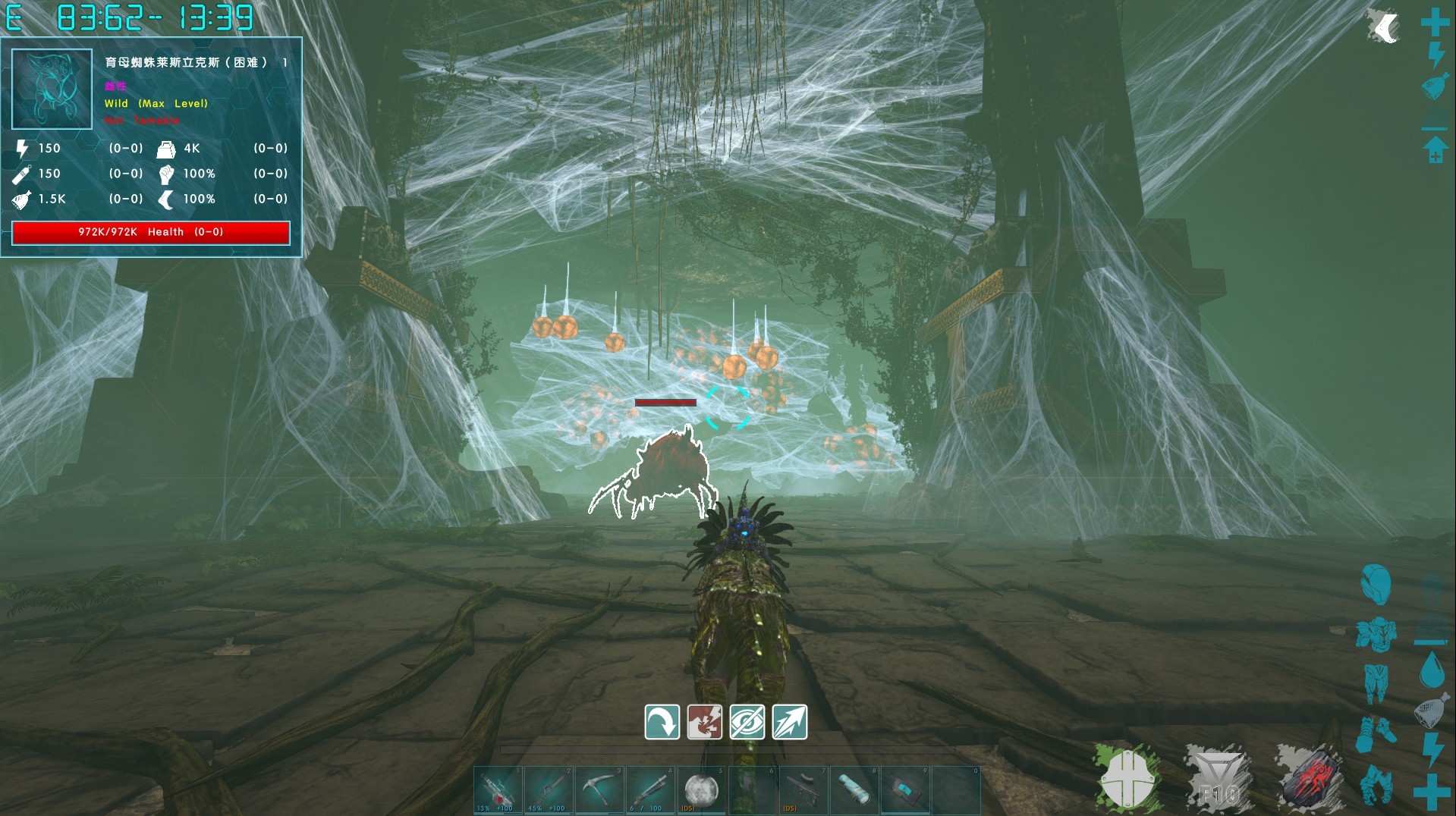Trigger the red impact punch ability
The image size is (1456, 816).
pos(704,721)
